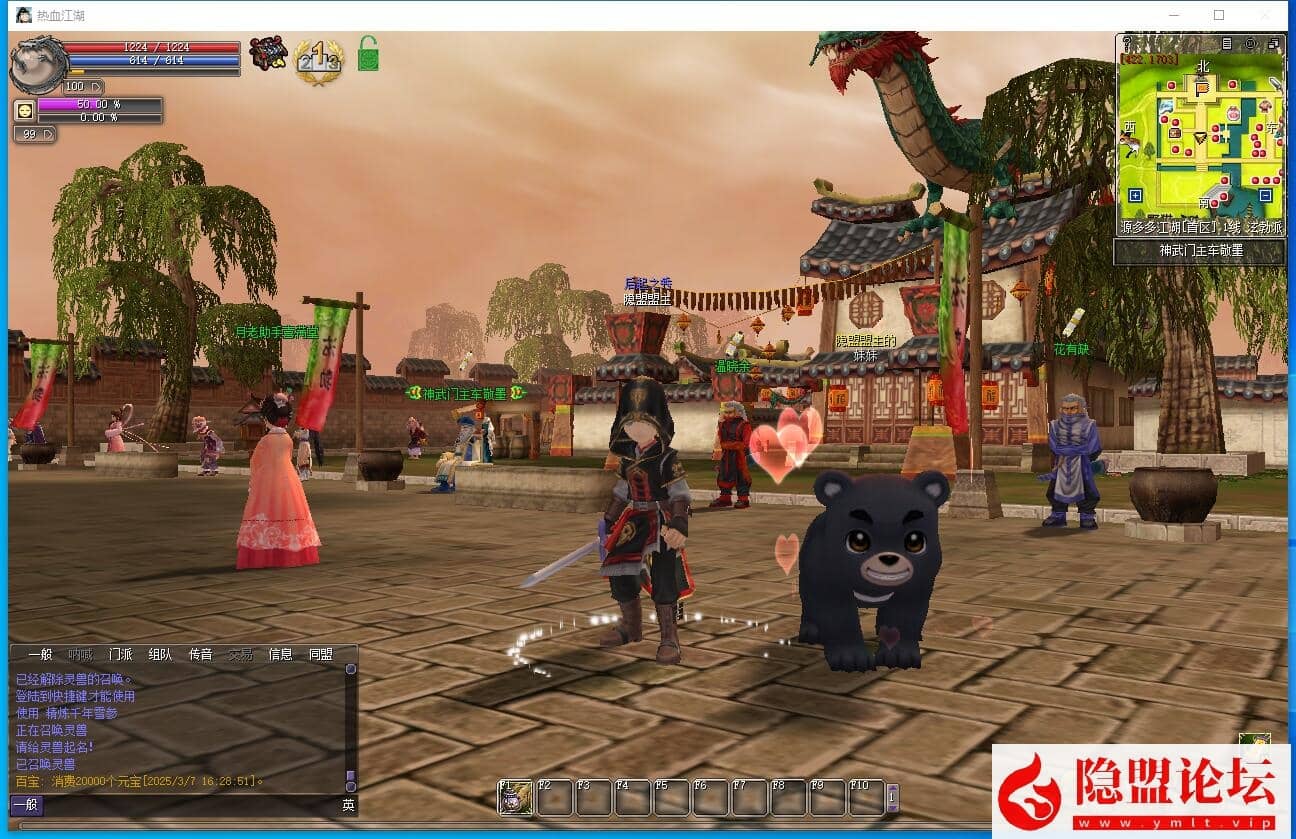Open the ranking podium trophy icon
This screenshot has height=839, width=1296.
click(x=319, y=58)
